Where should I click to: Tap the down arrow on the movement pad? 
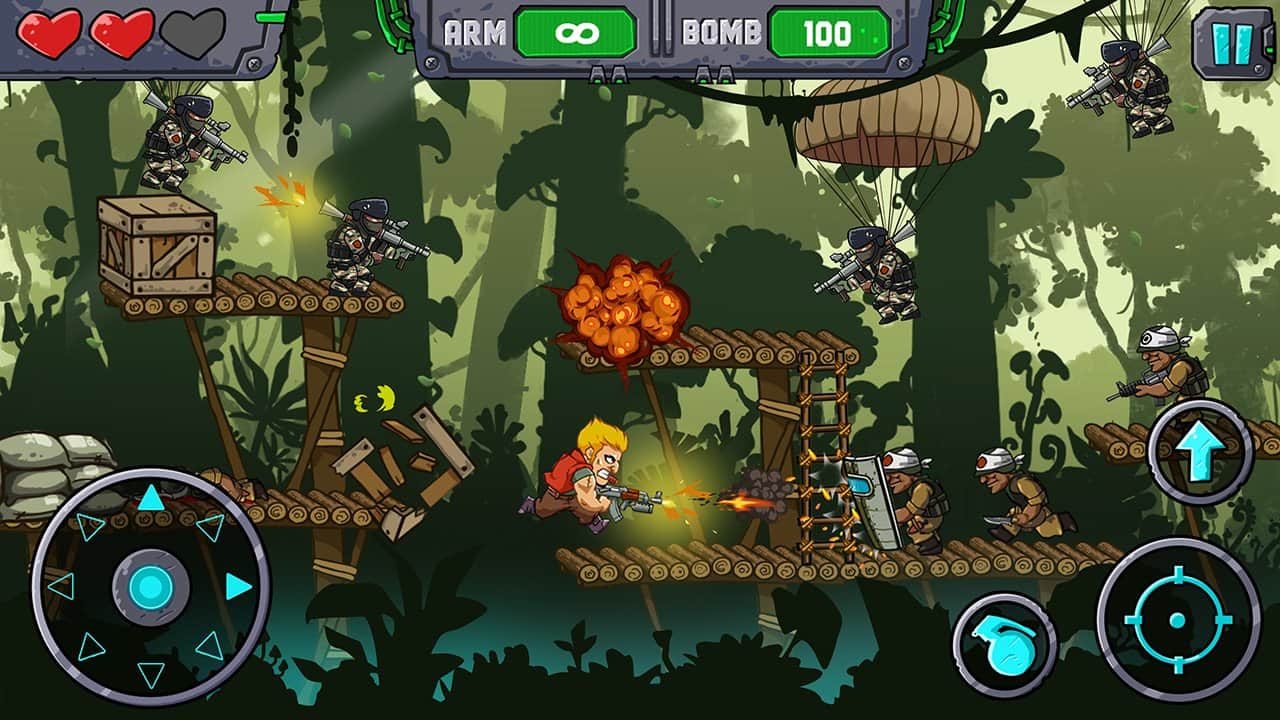click(150, 675)
